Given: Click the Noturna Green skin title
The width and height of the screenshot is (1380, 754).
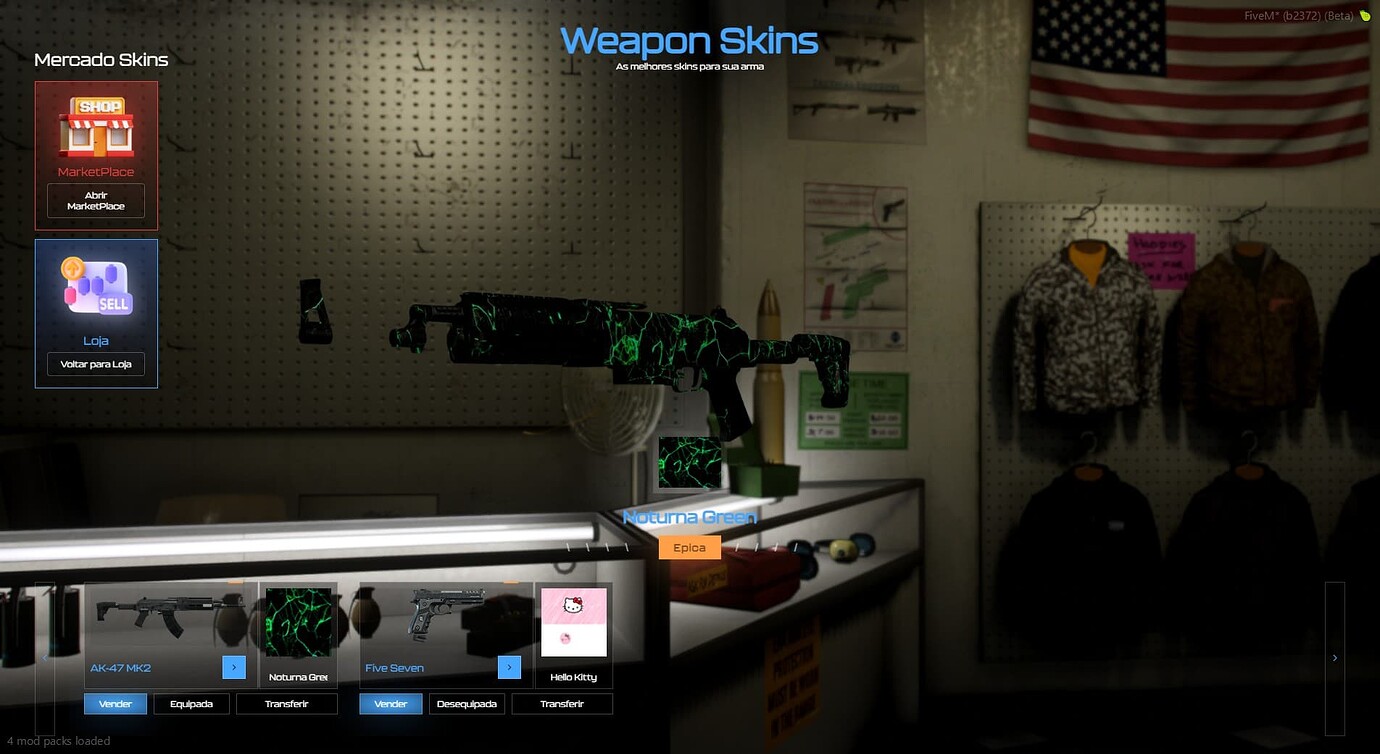Looking at the screenshot, I should pyautogui.click(x=689, y=517).
